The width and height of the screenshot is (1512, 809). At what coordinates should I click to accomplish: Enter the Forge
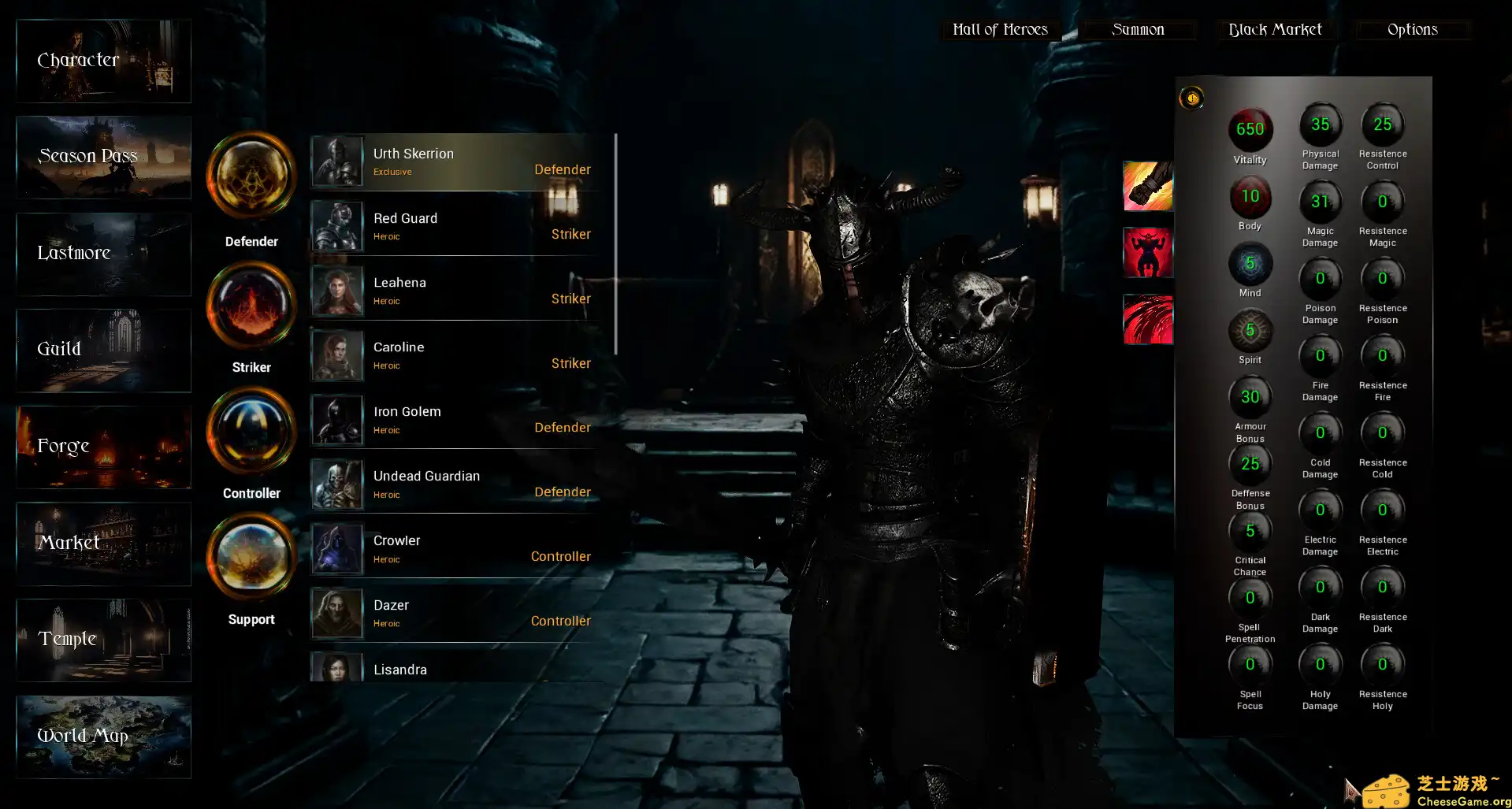103,447
